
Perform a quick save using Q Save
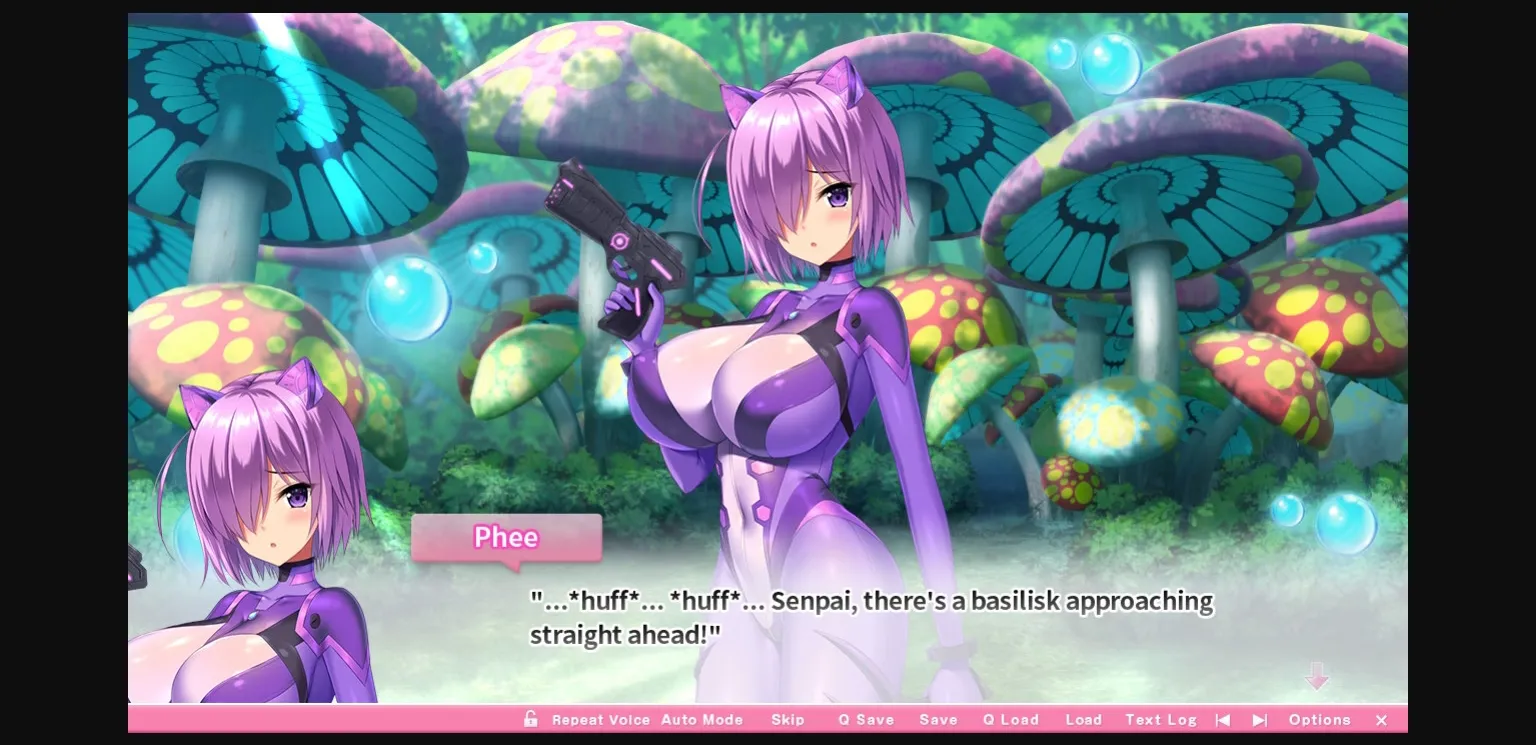(866, 719)
